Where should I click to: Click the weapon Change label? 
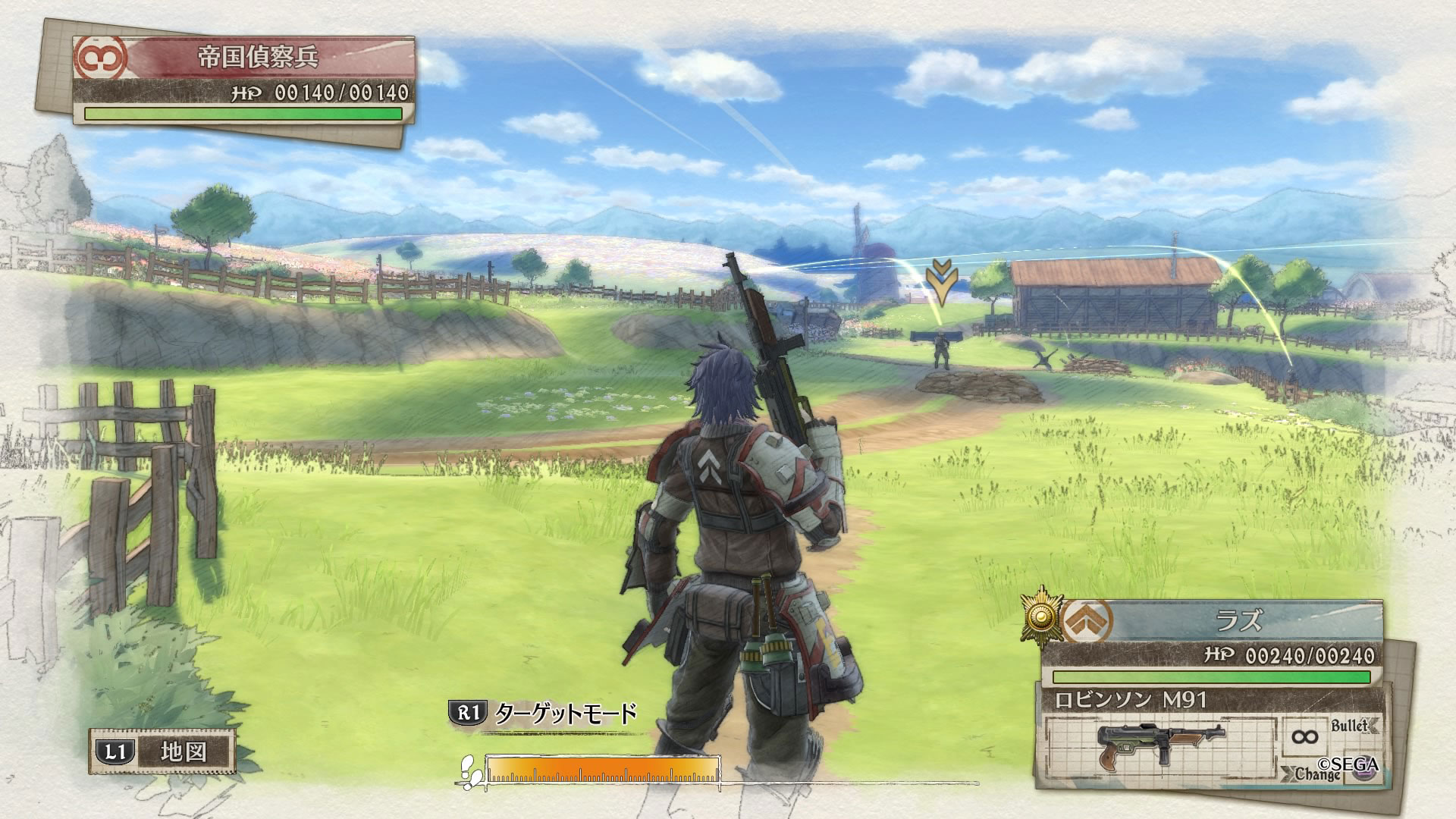(x=1316, y=774)
